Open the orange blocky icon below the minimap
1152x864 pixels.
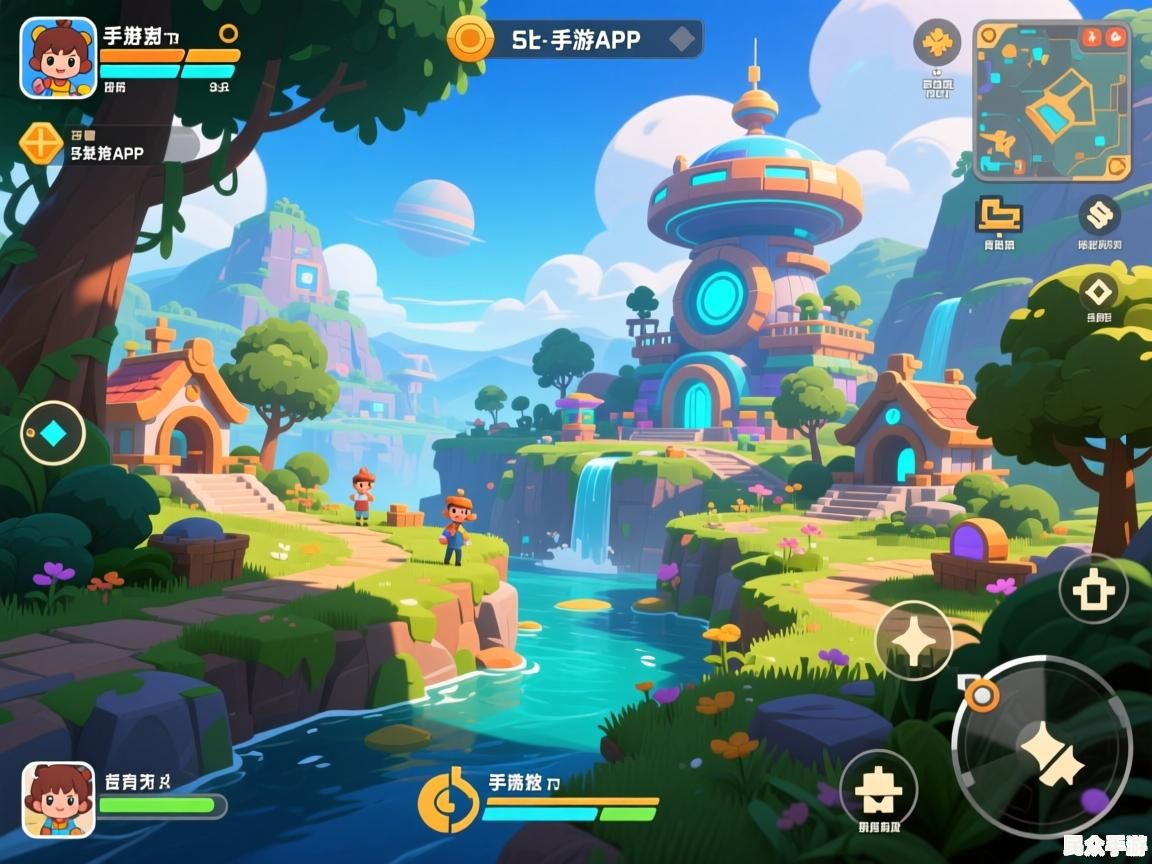(x=998, y=213)
